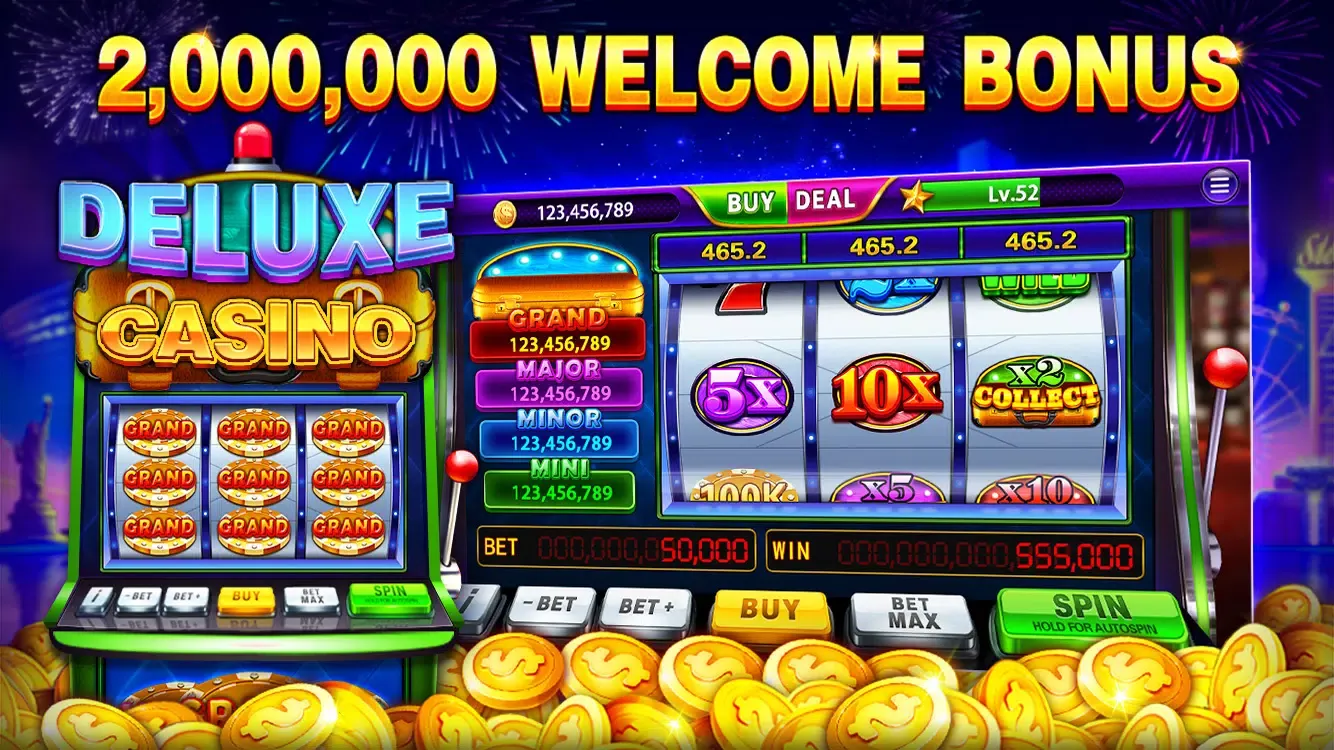Switch to the DEAL tab
Screen dimensions: 1334x750
click(x=825, y=200)
